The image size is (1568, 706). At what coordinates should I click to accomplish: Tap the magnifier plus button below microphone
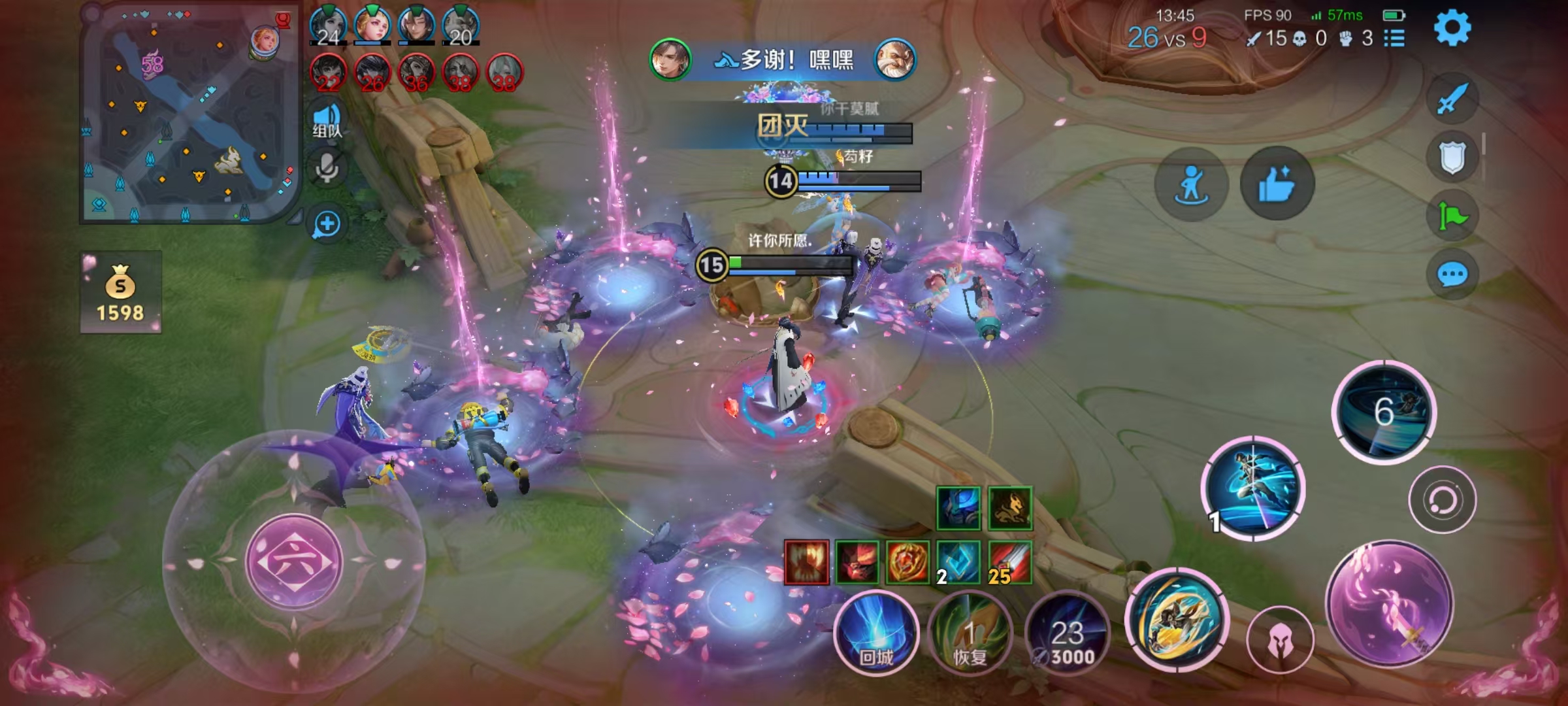point(327,224)
